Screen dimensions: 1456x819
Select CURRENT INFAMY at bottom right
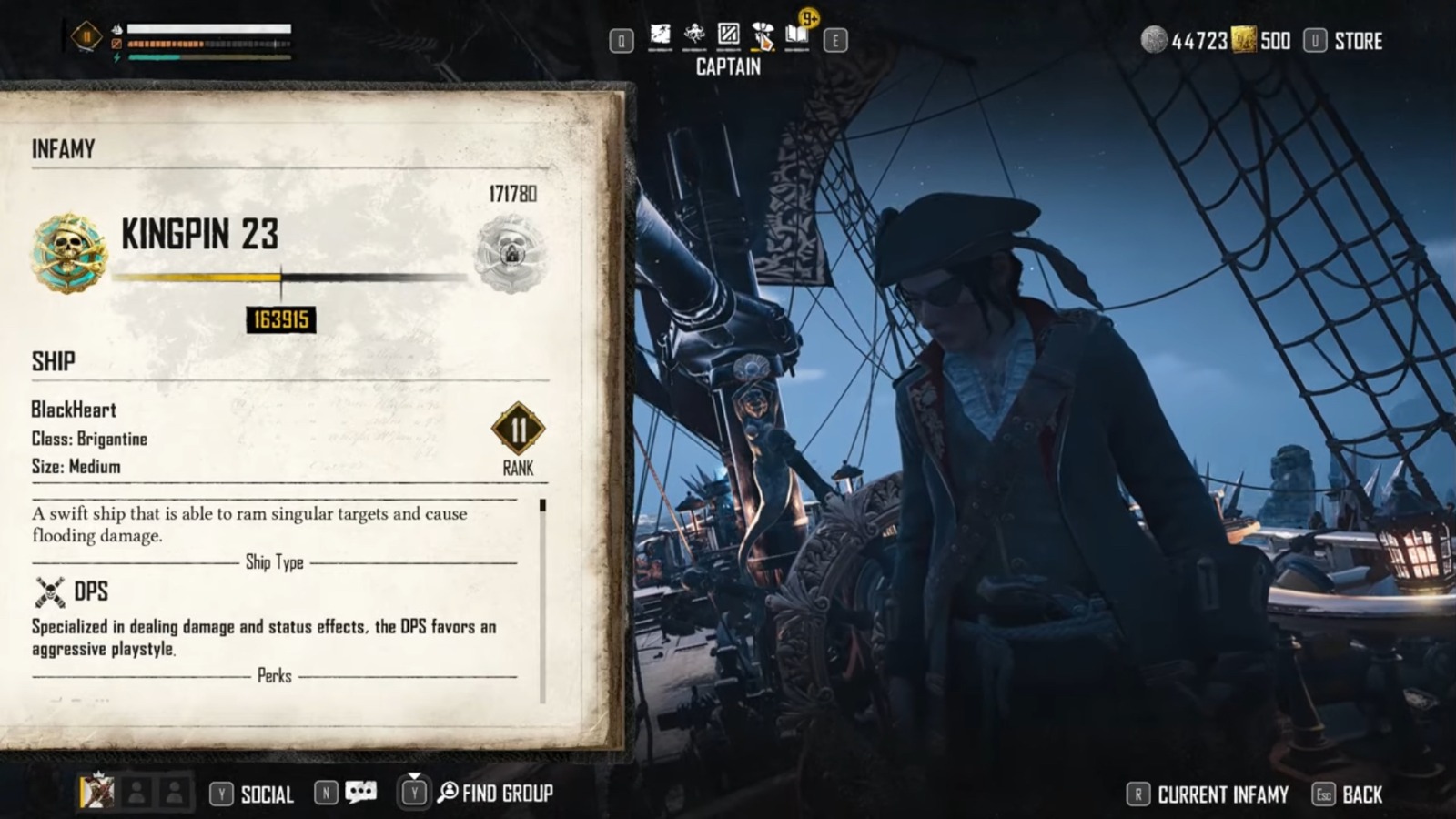1220,793
